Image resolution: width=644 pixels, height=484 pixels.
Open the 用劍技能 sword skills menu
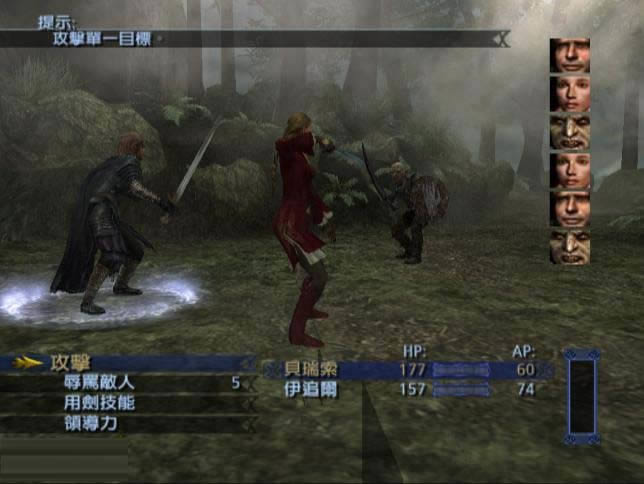tap(98, 403)
